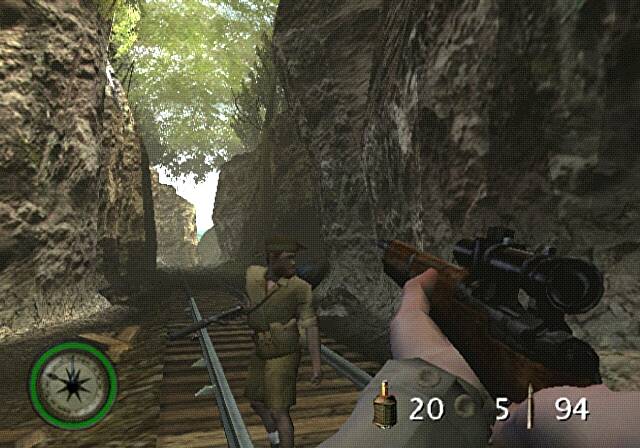Click the compass in the green ring

[x=73, y=385]
